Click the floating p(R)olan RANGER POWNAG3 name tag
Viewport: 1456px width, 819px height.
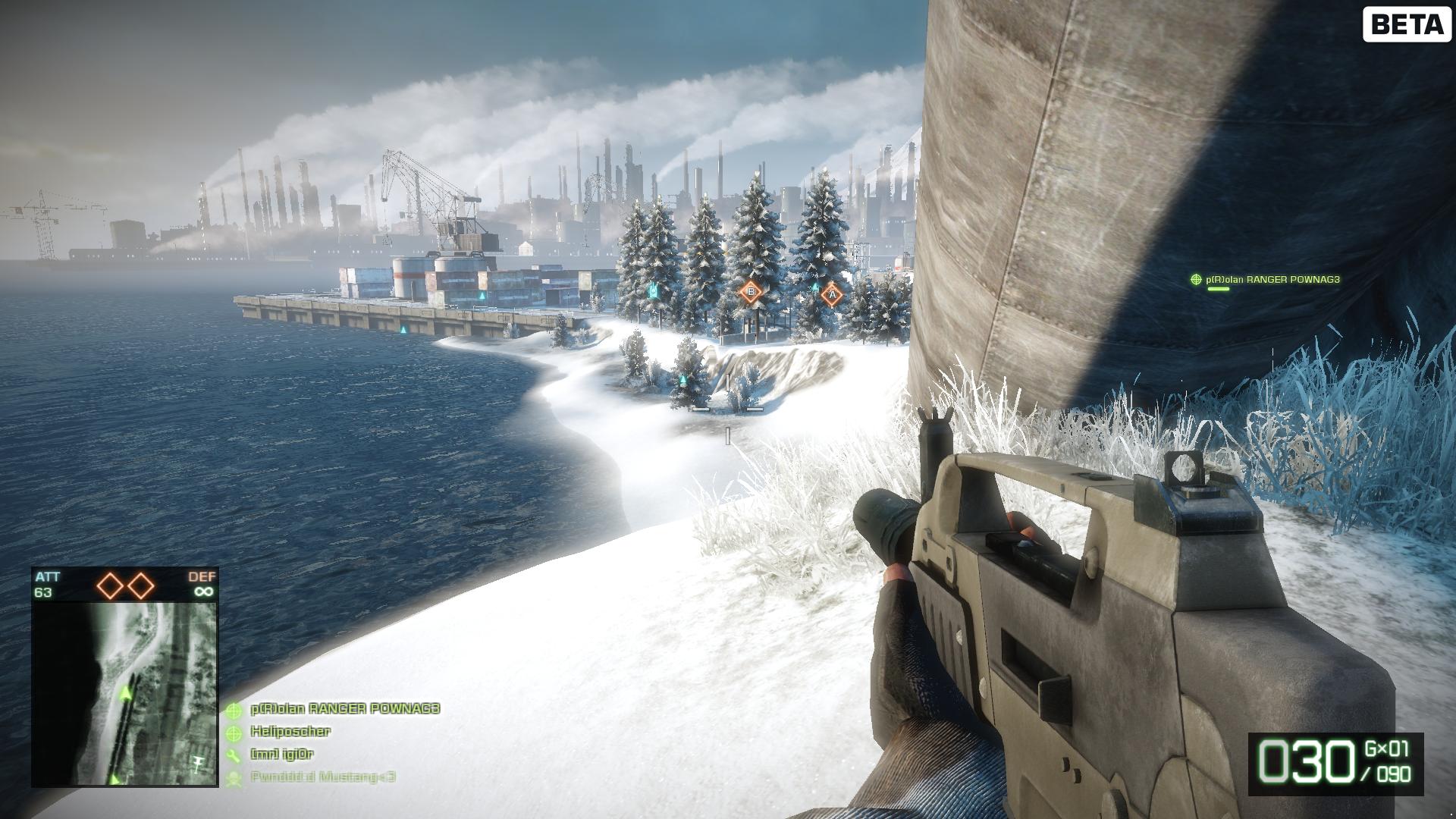click(1272, 280)
